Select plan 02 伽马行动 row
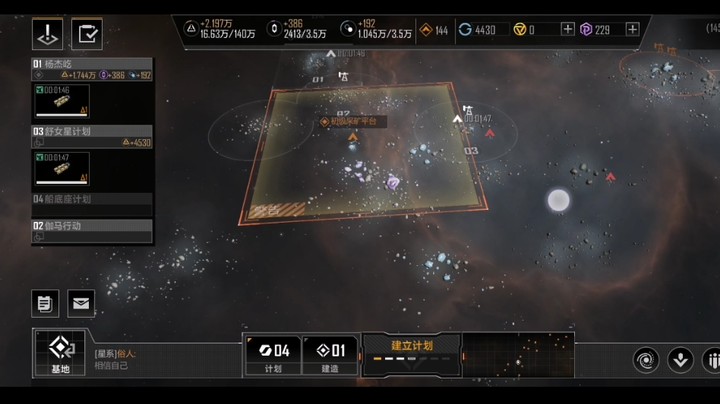720x404 pixels. click(91, 226)
